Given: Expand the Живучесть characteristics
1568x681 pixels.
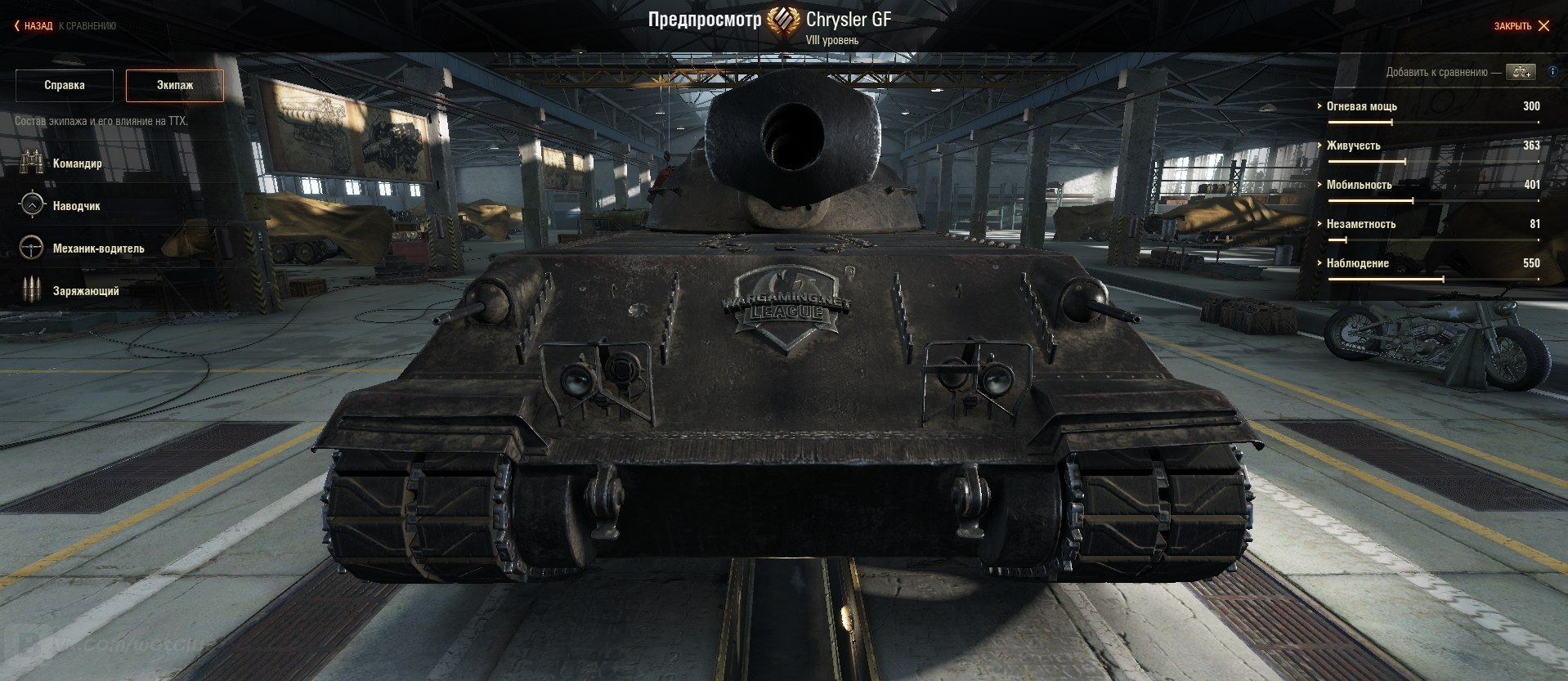Looking at the screenshot, I should (1353, 146).
